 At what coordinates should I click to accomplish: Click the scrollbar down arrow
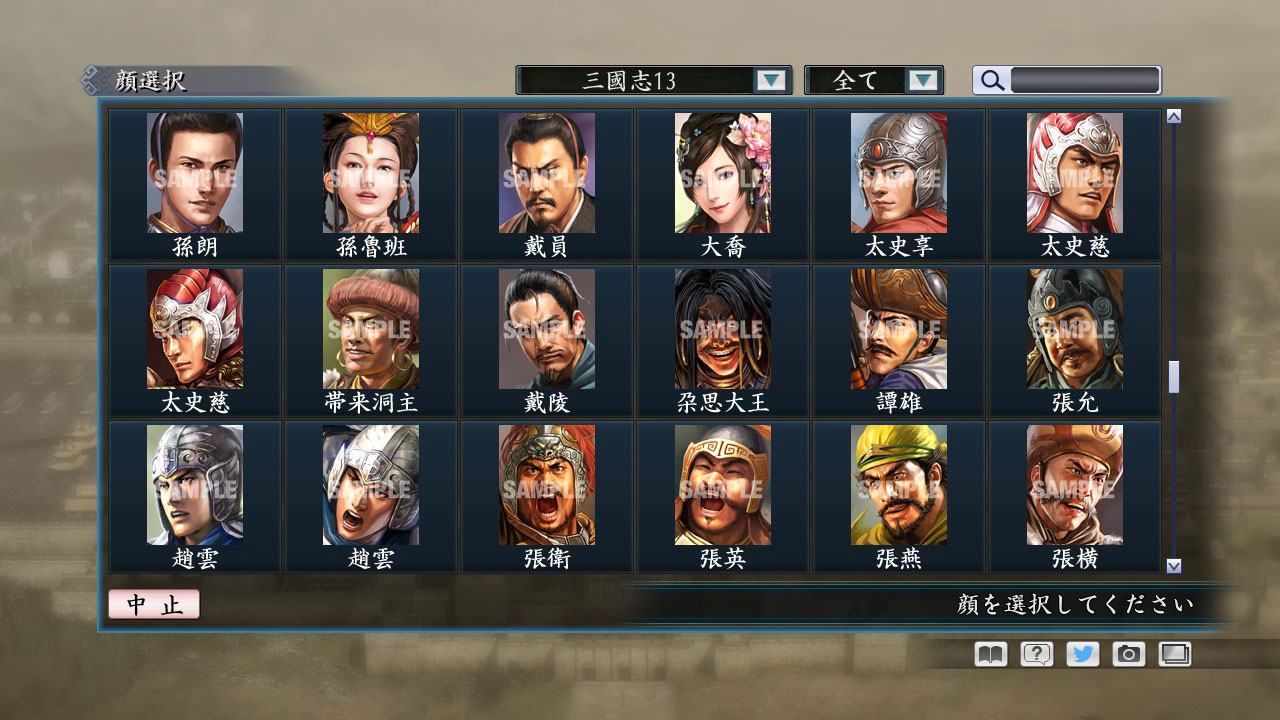pos(1172,565)
